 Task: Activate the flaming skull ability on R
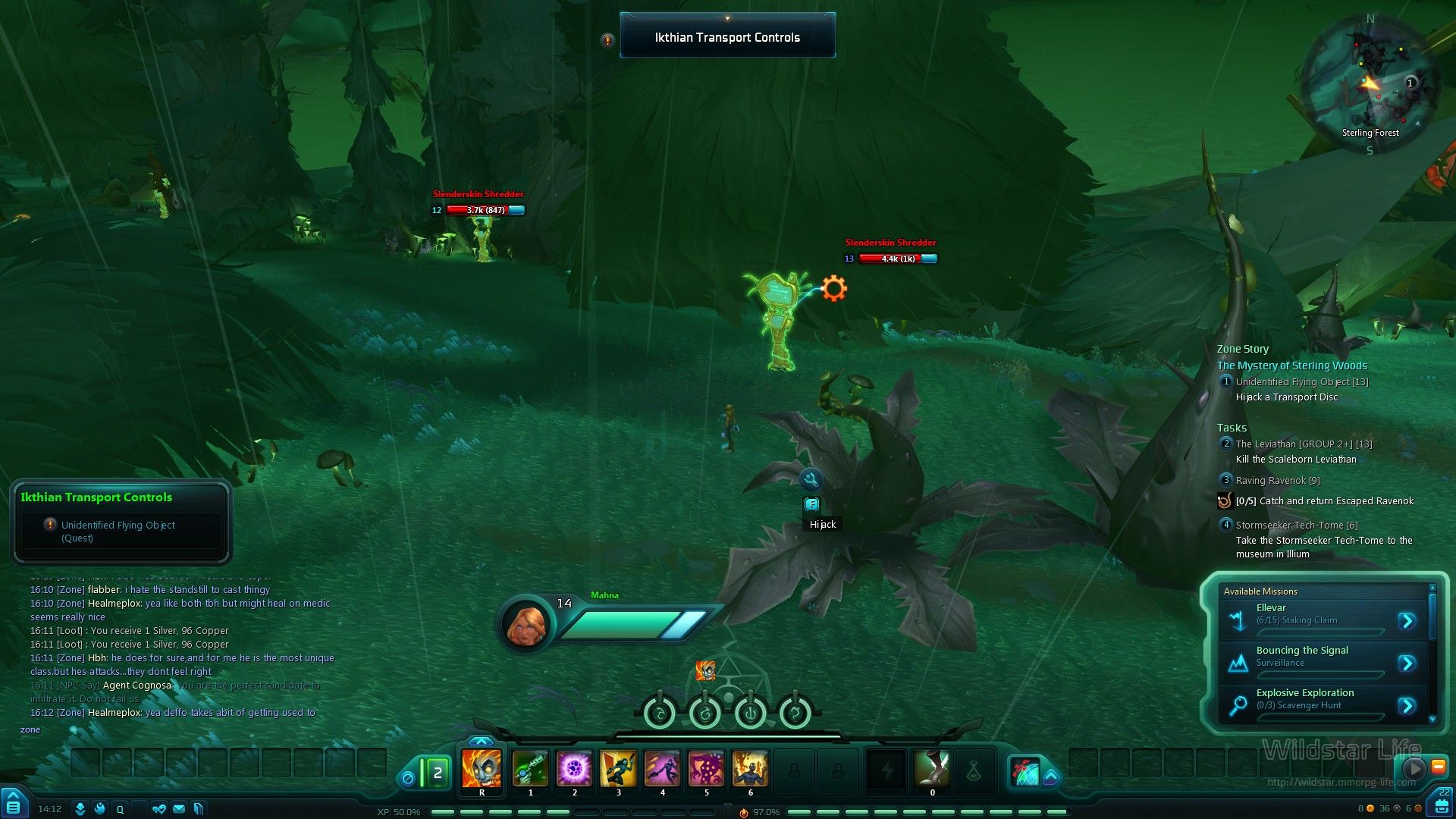point(482,769)
